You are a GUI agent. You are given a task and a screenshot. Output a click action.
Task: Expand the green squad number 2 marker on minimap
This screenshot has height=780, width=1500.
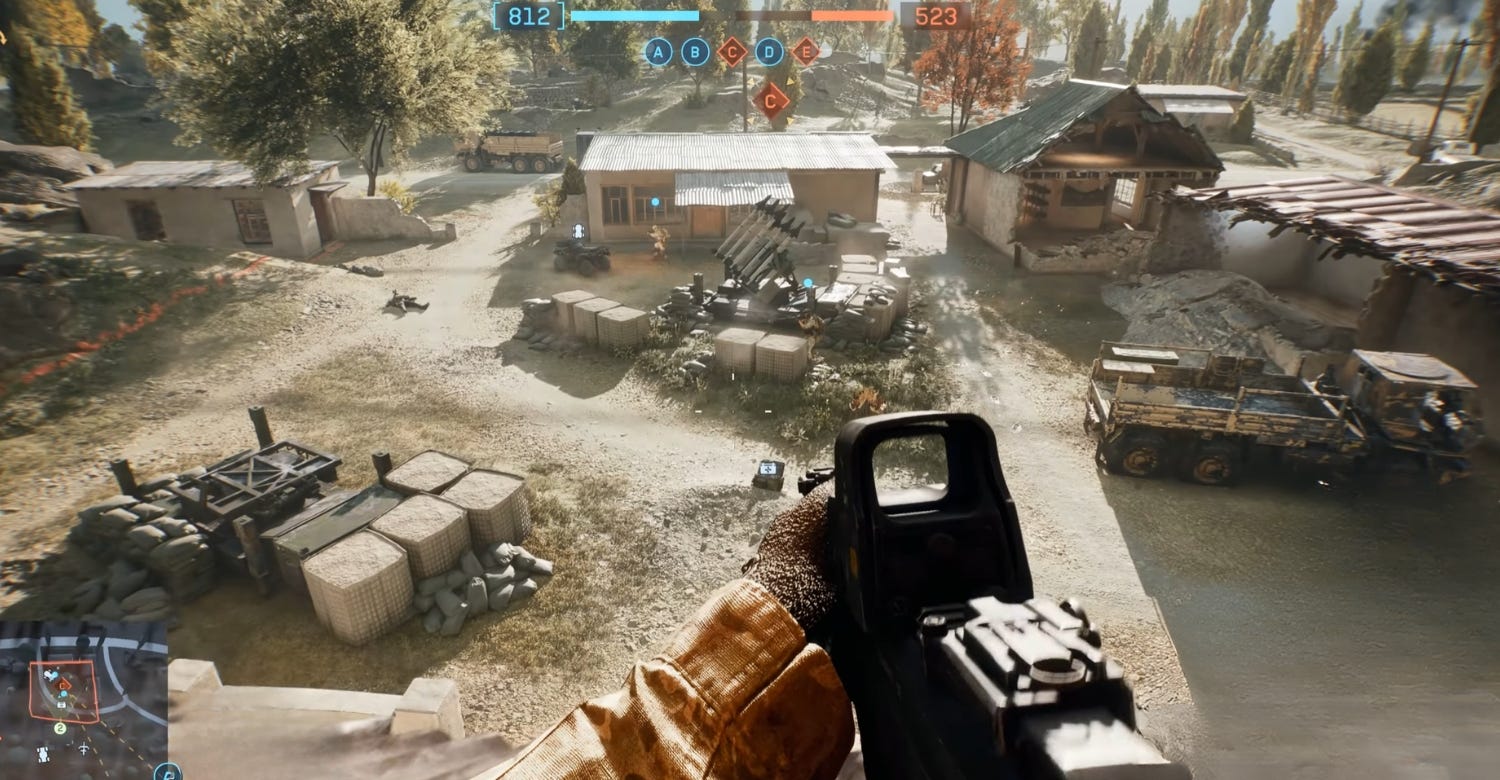coord(60,728)
